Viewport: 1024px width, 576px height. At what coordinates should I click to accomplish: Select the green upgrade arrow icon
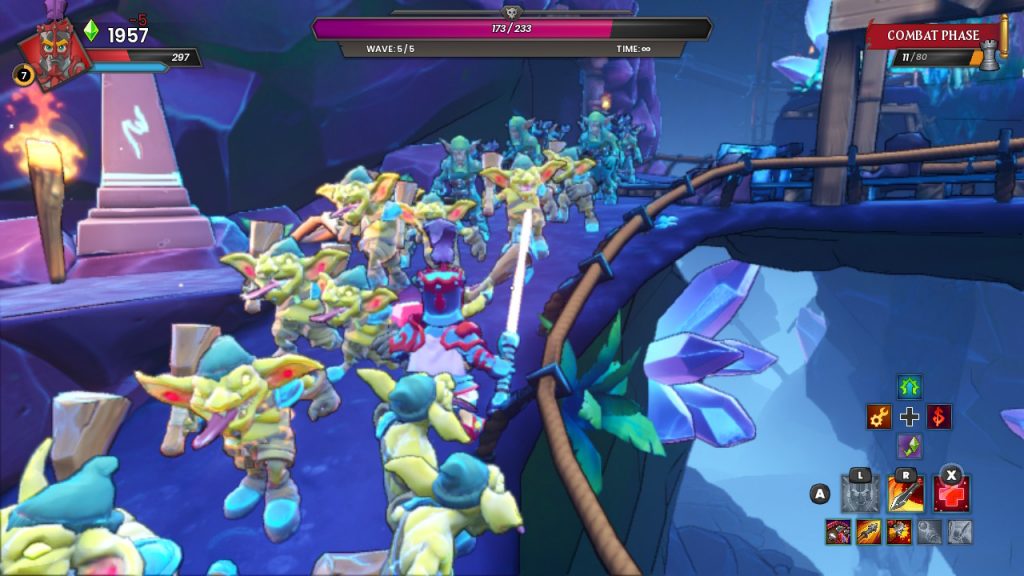point(909,387)
